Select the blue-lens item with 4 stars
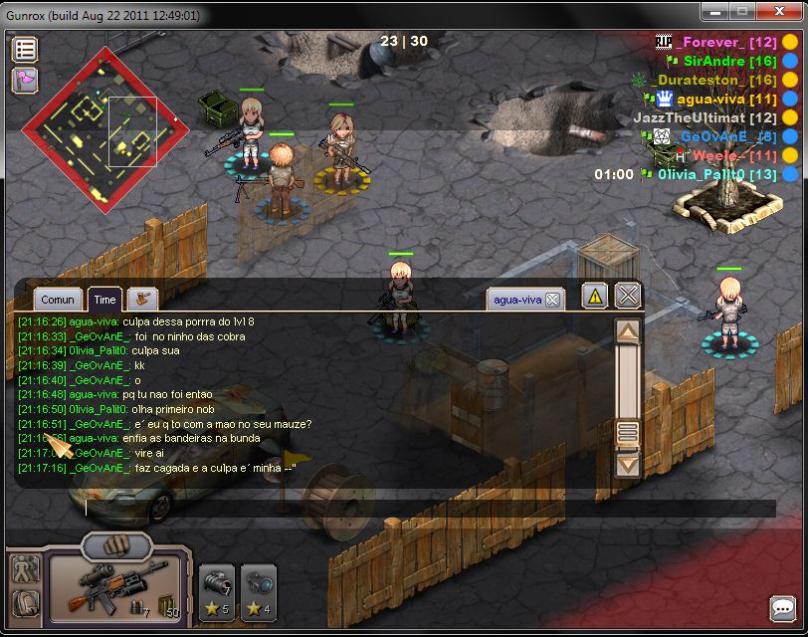 (259, 591)
